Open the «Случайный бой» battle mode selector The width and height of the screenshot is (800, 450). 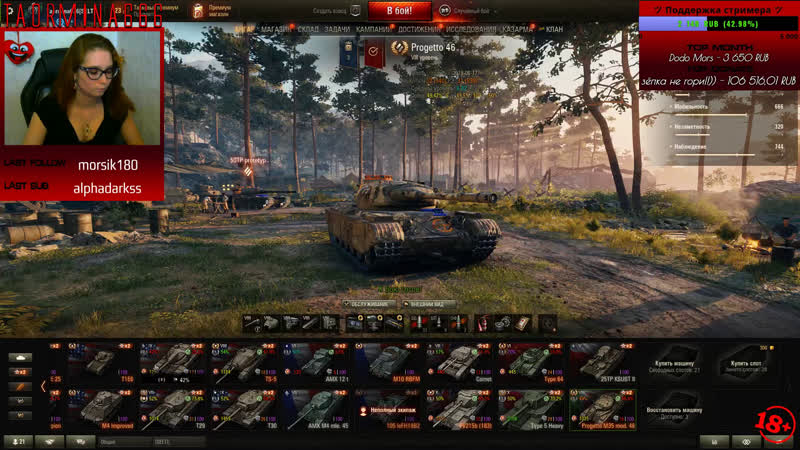[466, 11]
